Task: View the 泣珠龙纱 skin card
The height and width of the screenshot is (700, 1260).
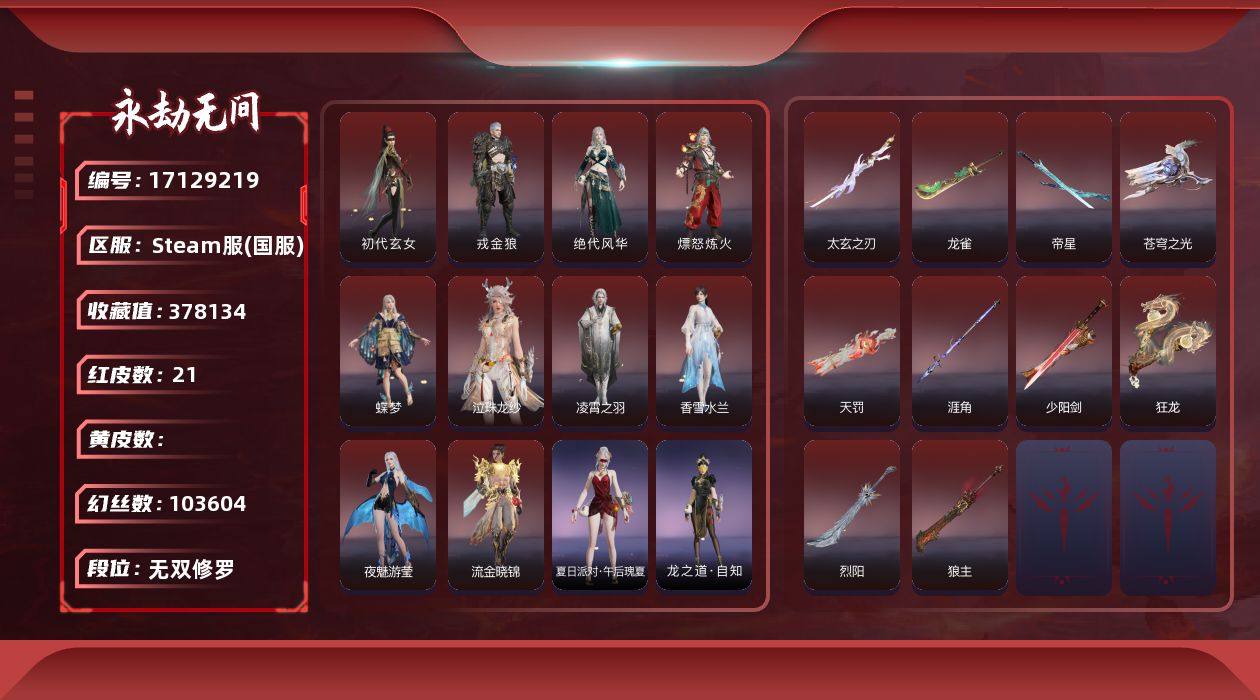Action: point(496,351)
